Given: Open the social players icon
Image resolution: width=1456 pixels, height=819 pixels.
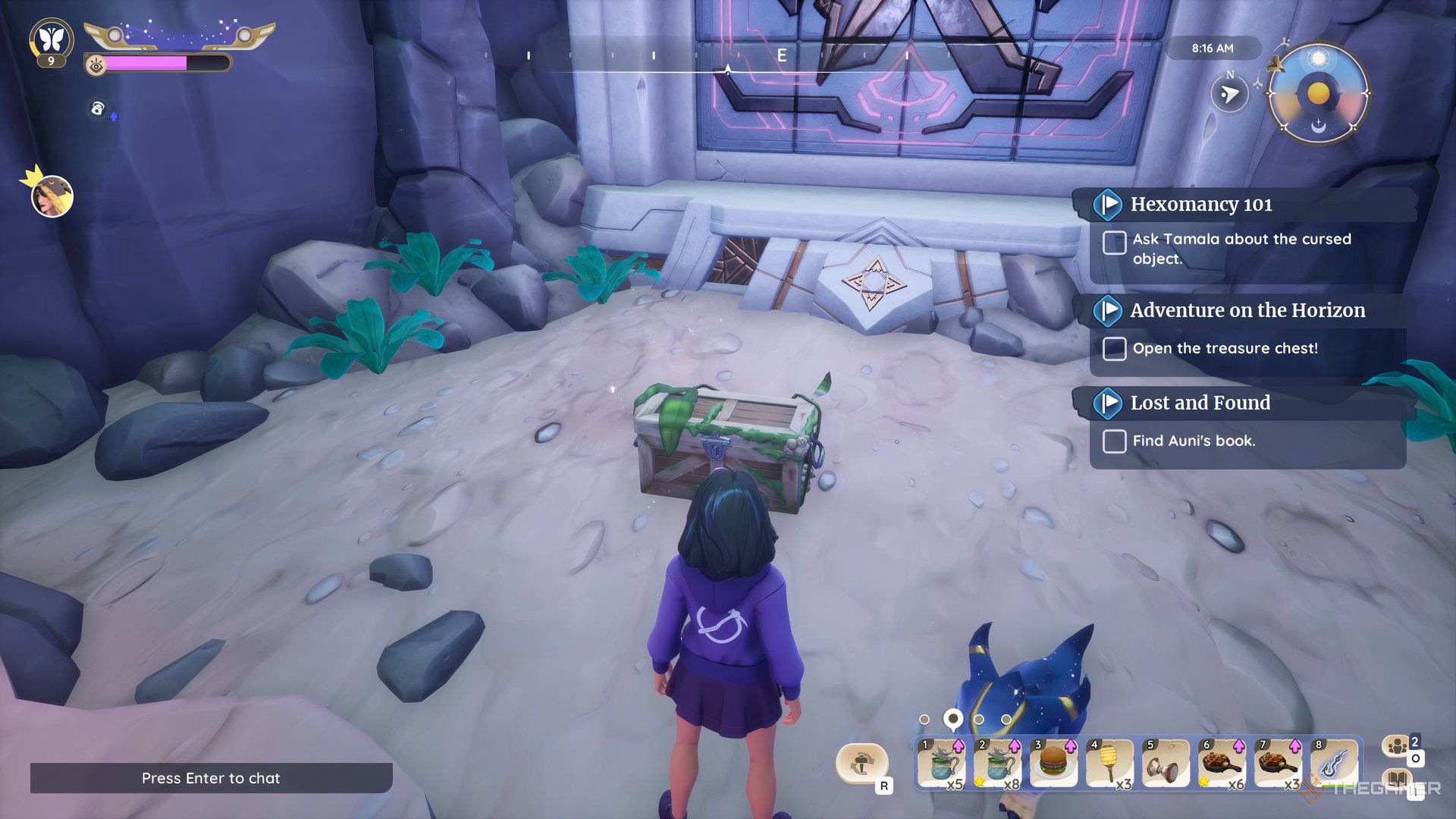Looking at the screenshot, I should 1397,747.
